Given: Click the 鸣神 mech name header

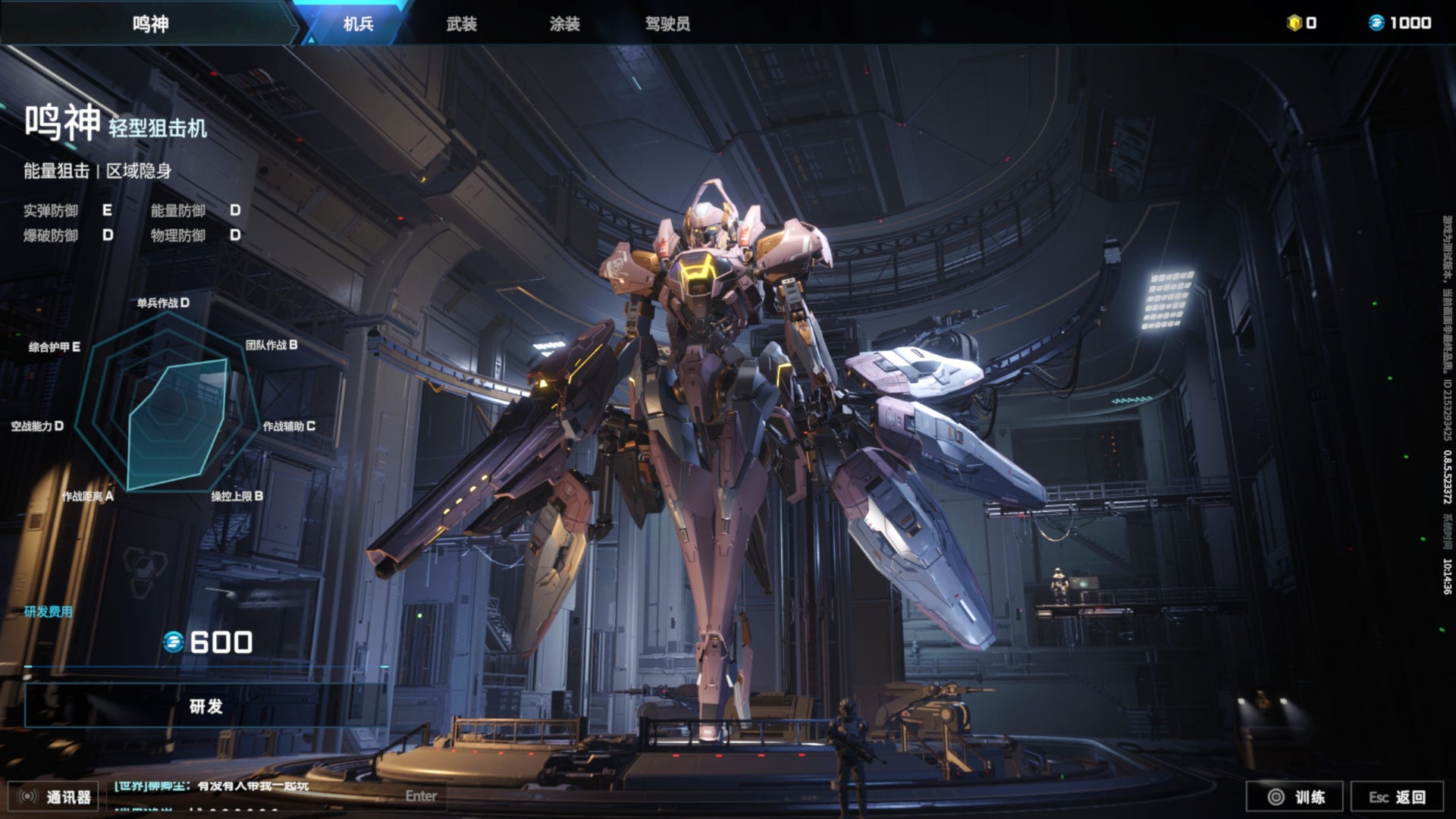Looking at the screenshot, I should pyautogui.click(x=150, y=24).
